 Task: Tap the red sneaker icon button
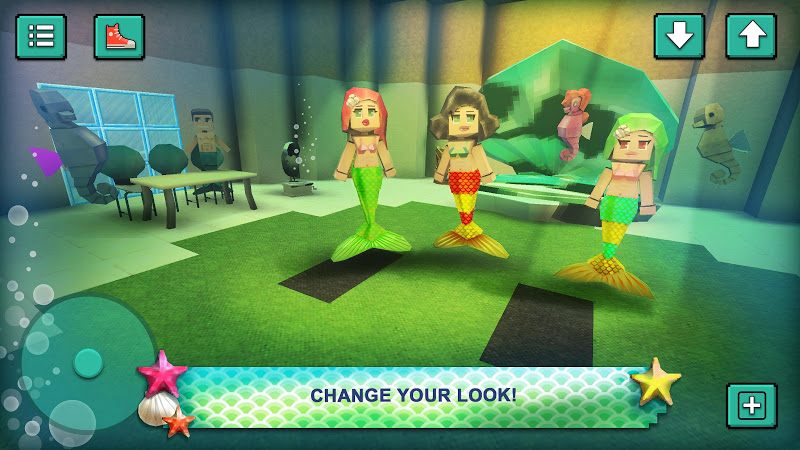(119, 36)
